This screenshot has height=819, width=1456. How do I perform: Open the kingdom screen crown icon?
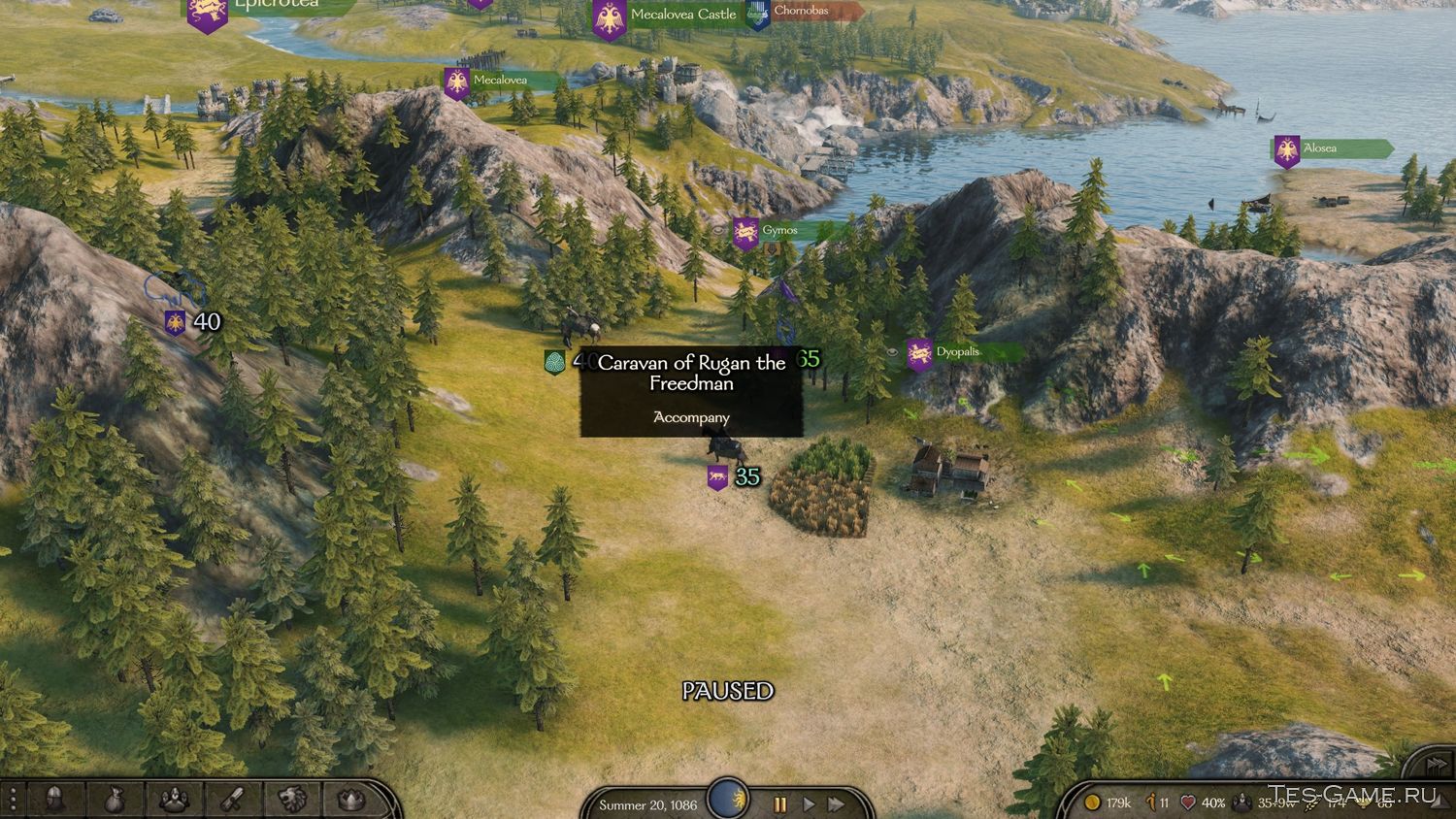tap(350, 800)
